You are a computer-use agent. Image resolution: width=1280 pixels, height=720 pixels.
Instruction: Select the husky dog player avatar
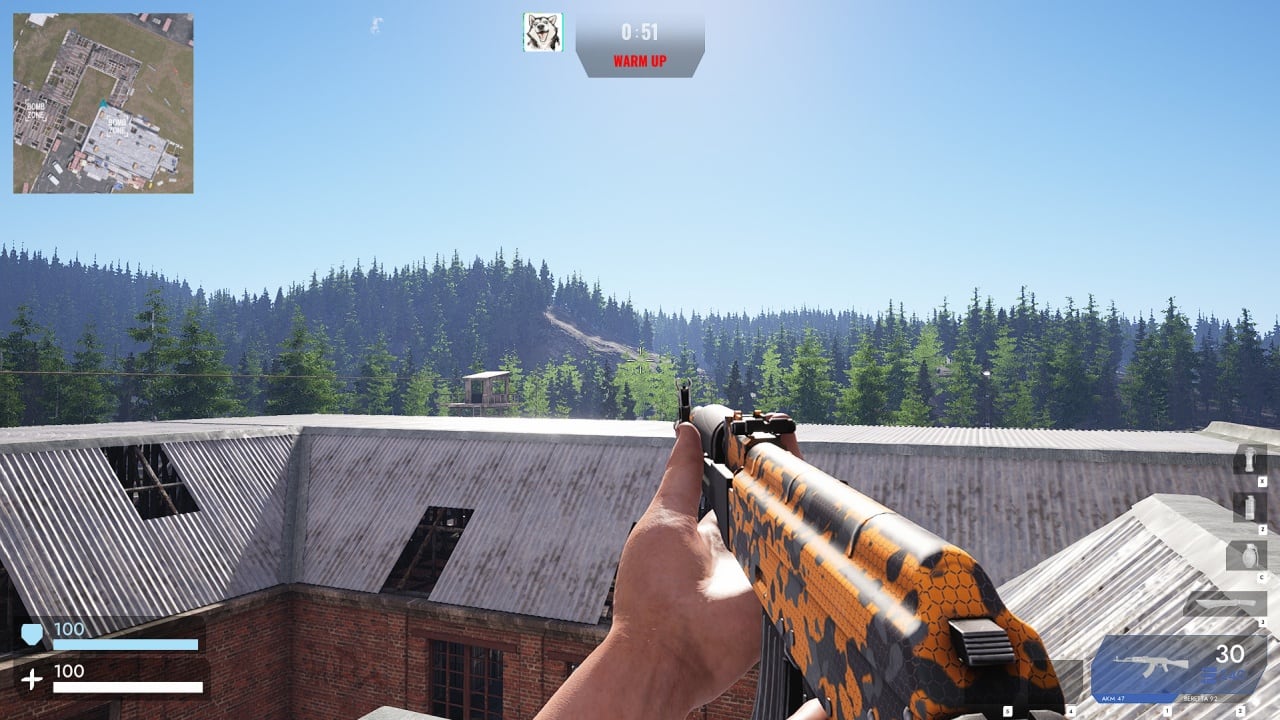(543, 32)
